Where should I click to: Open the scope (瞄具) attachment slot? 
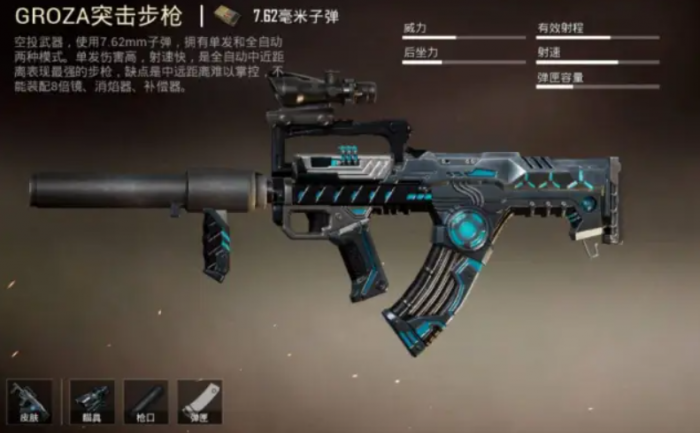coord(92,400)
